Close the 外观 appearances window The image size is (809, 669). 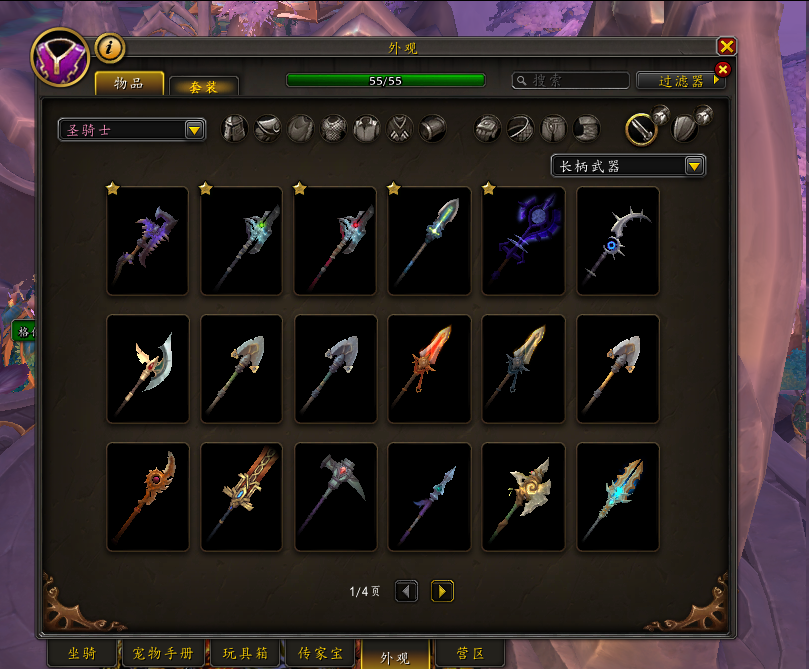click(x=727, y=46)
